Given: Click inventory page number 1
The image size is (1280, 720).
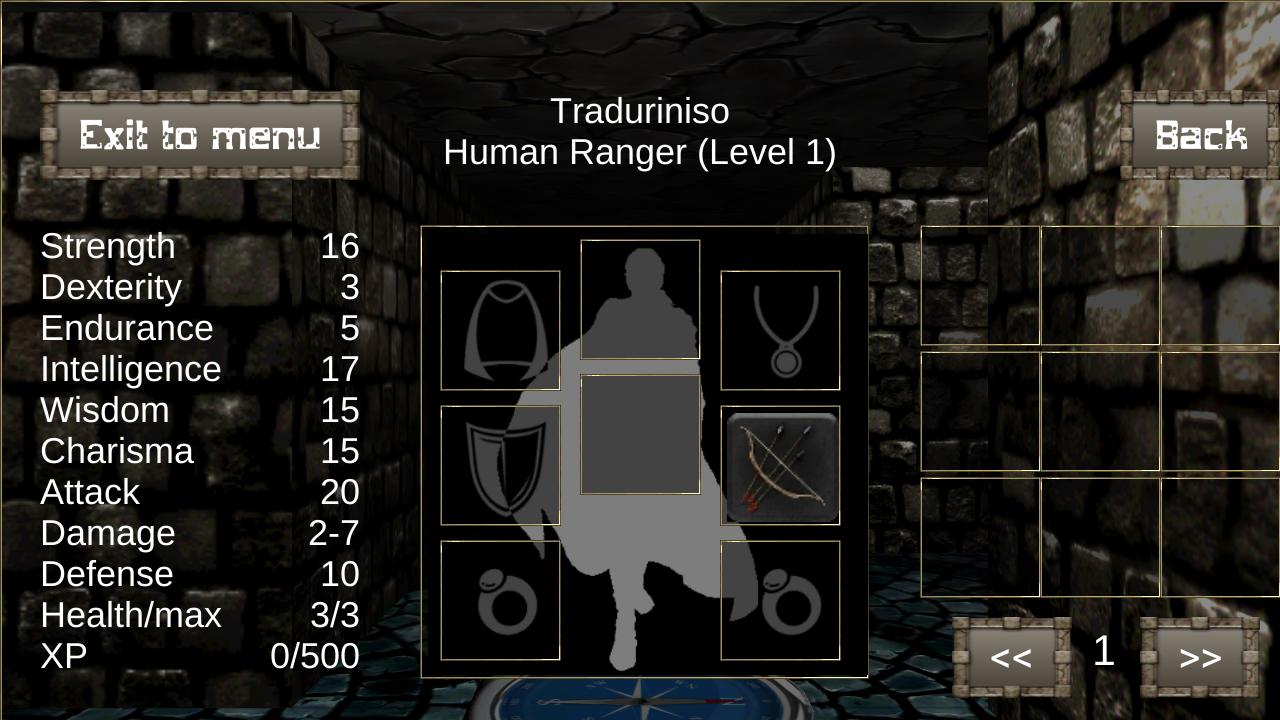Looking at the screenshot, I should (x=1103, y=652).
